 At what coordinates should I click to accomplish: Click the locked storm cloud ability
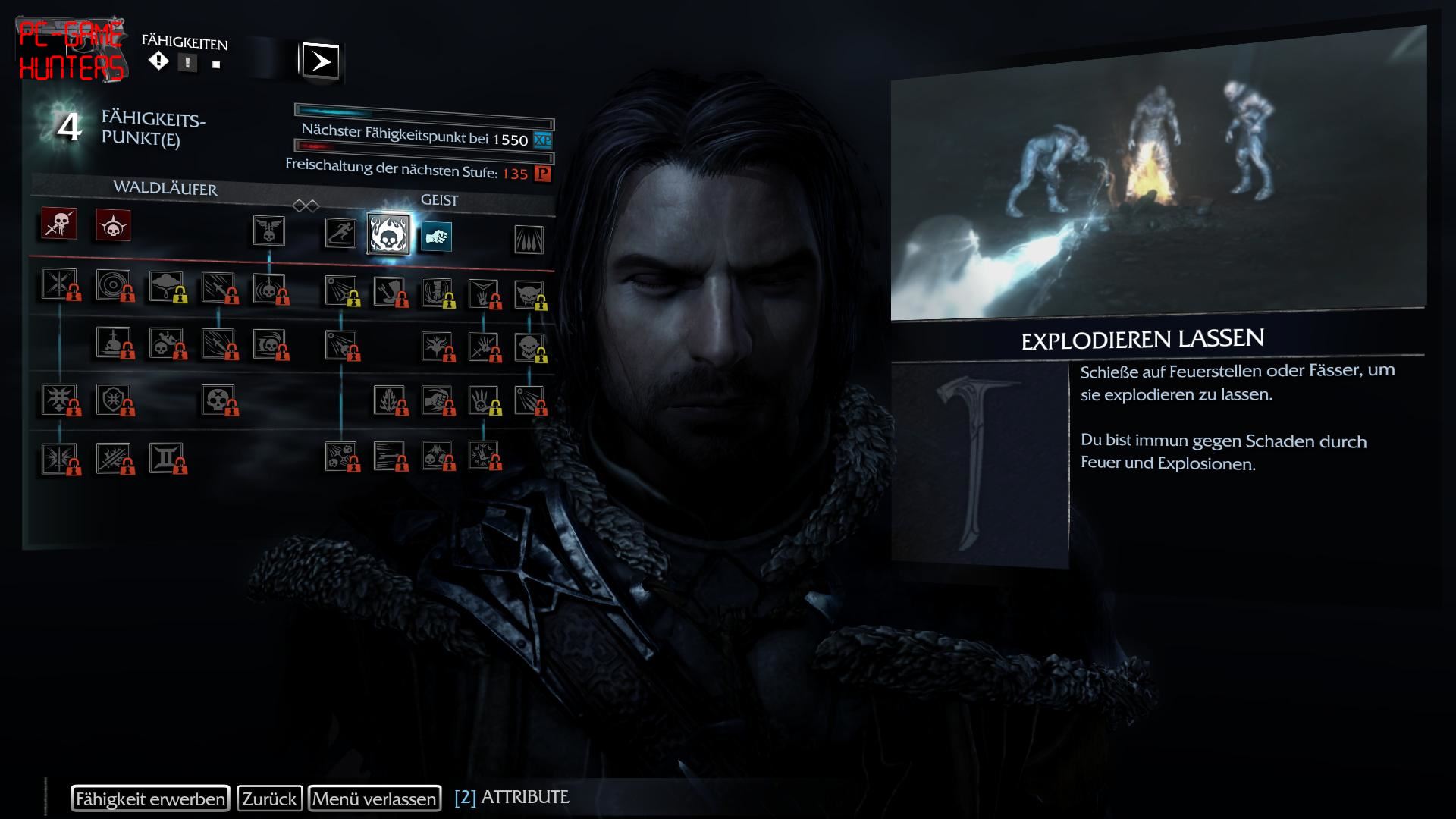click(x=166, y=286)
